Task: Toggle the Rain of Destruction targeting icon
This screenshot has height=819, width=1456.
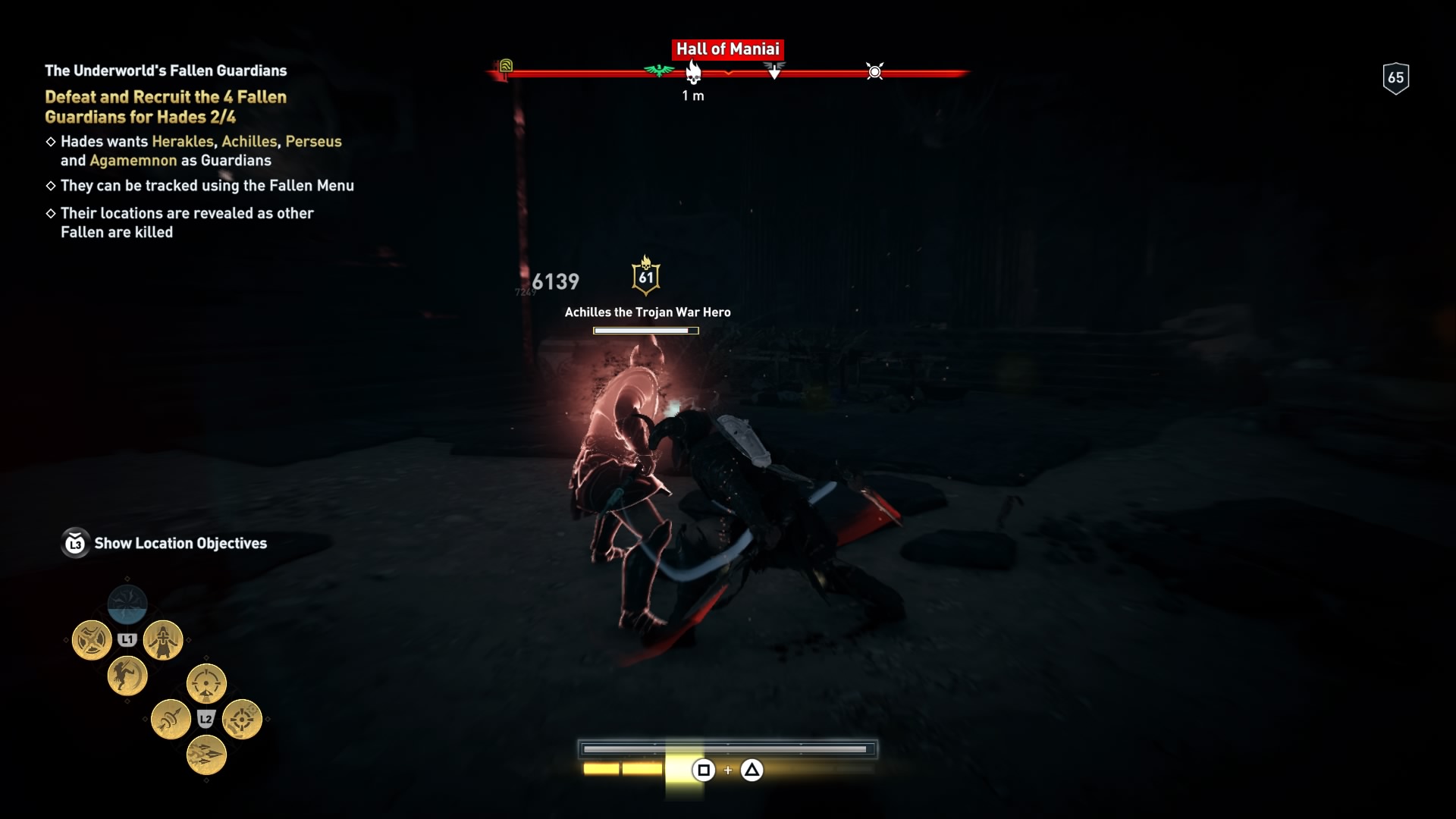Action: (x=241, y=720)
